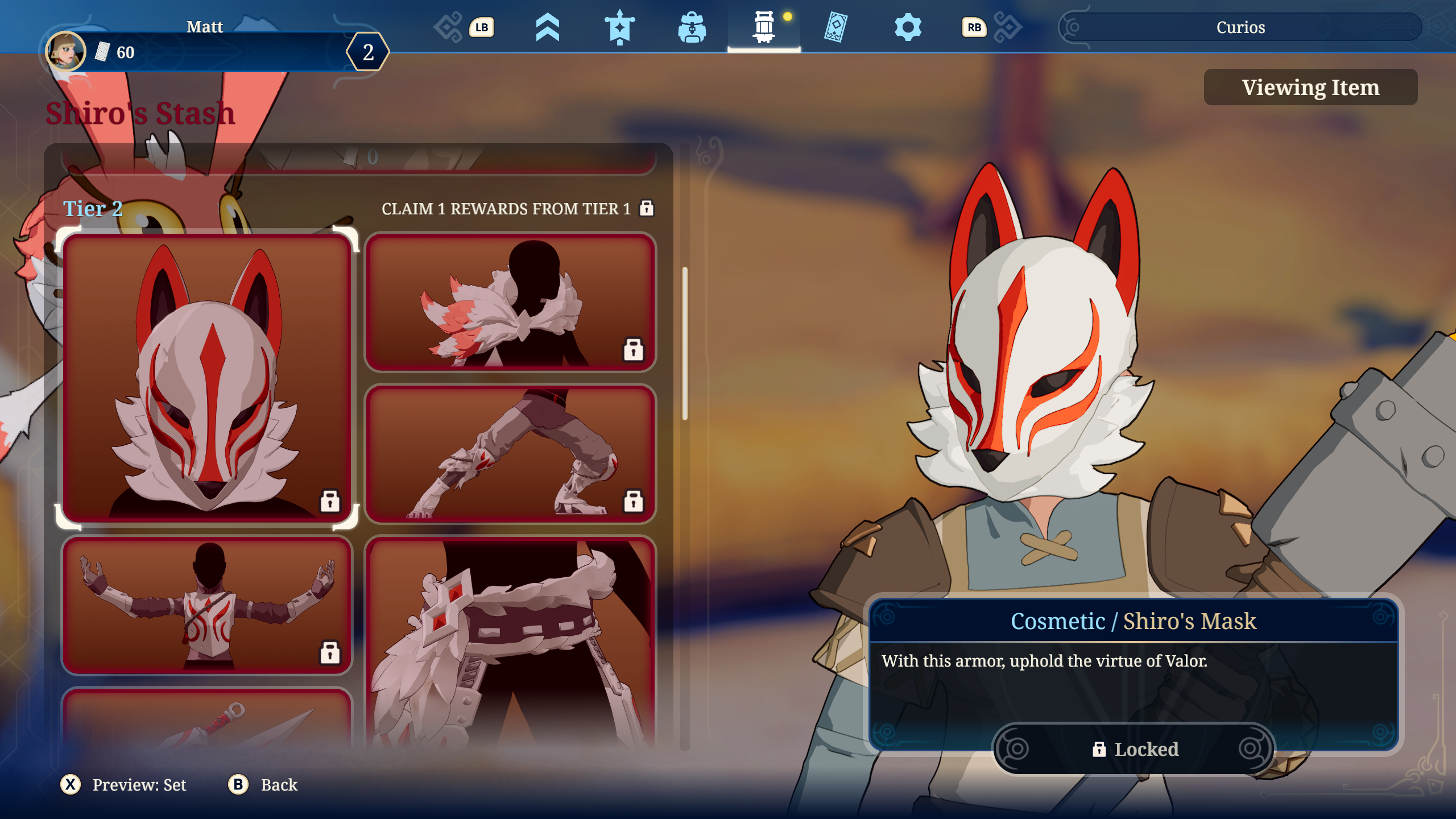Click the Locked button for Shiro's Mask
This screenshot has height=819, width=1456.
pos(1134,749)
